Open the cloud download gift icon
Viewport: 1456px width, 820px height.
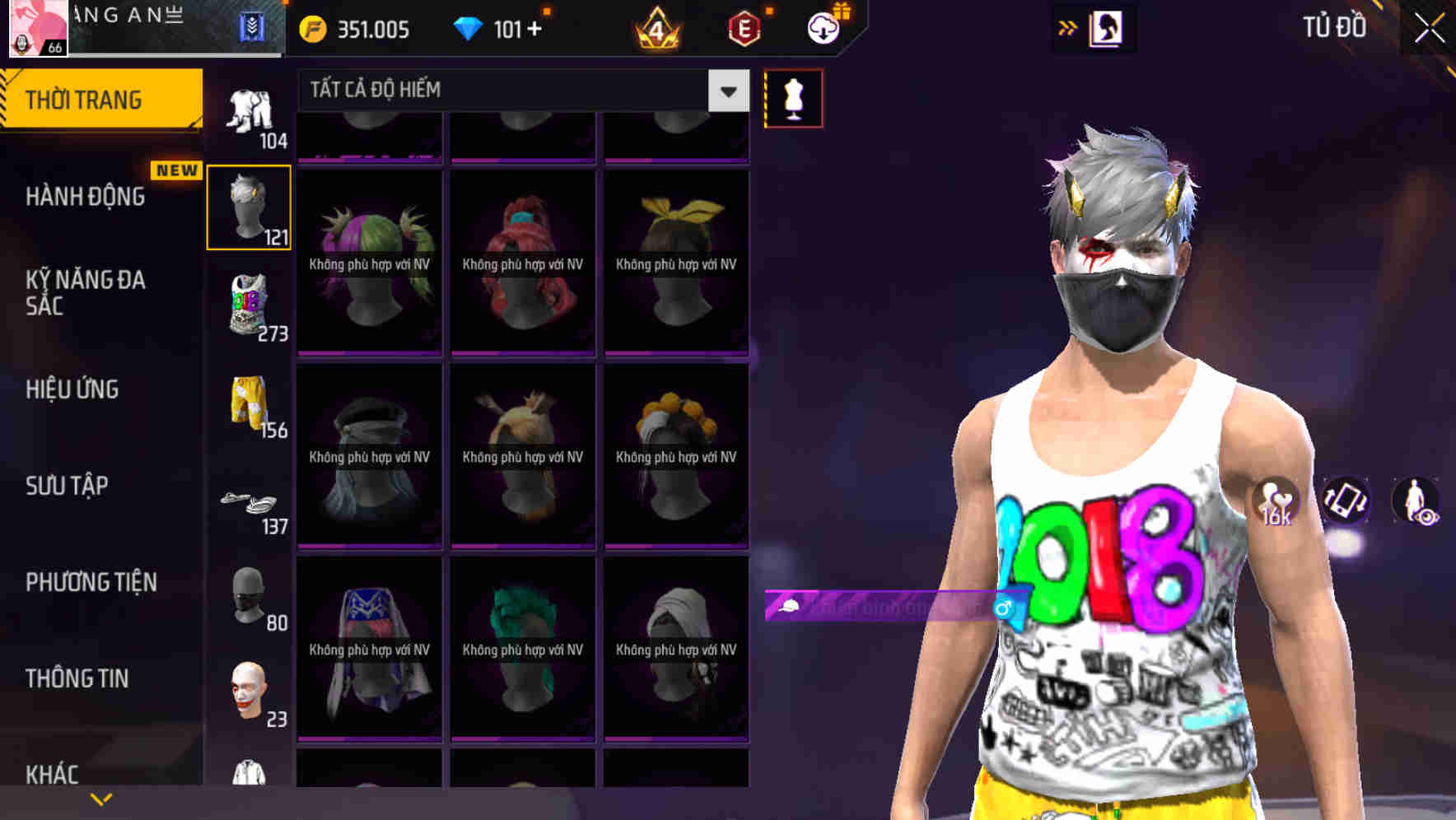[824, 27]
